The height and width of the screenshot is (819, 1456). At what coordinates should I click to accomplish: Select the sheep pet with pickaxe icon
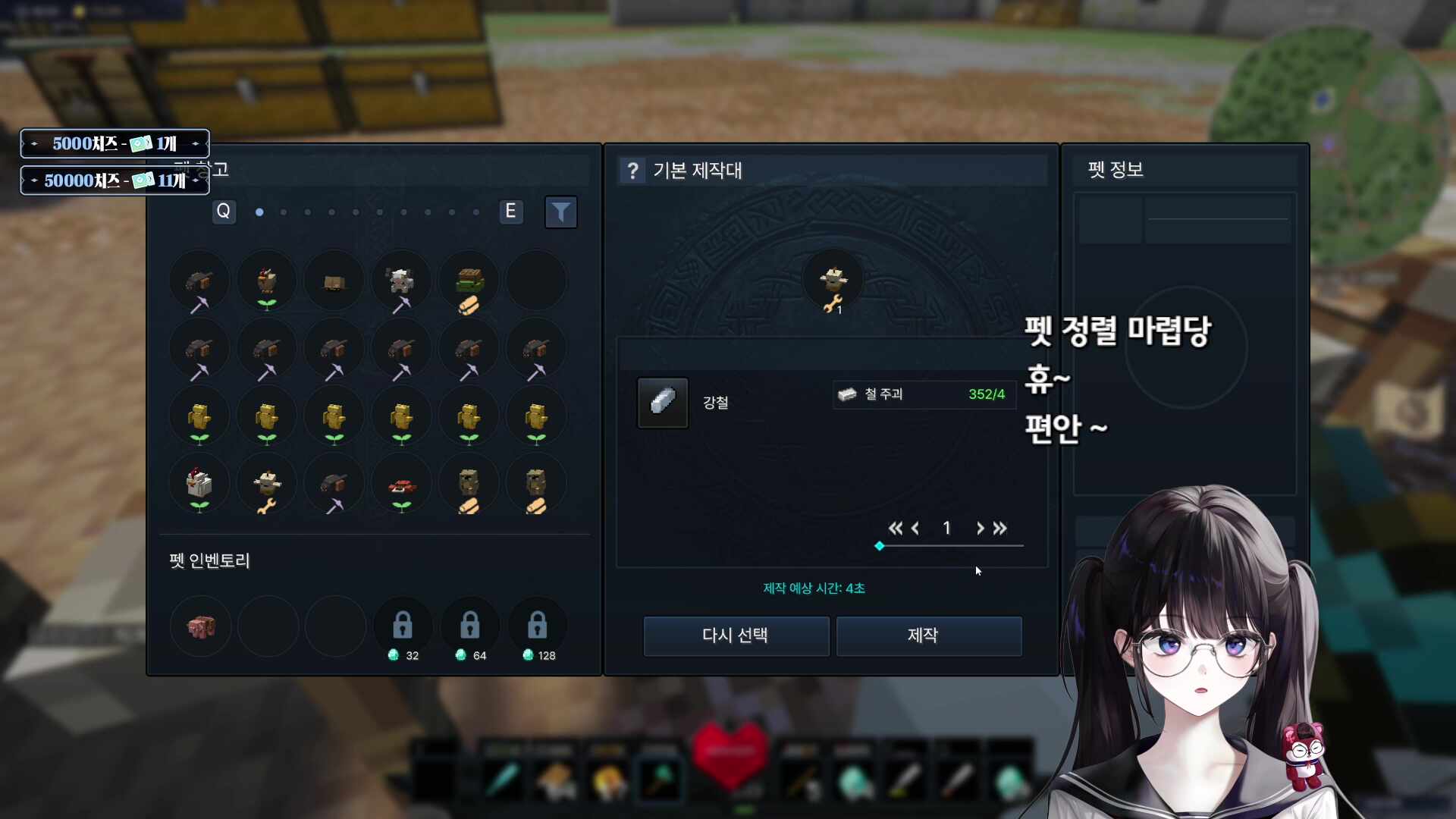pos(401,281)
